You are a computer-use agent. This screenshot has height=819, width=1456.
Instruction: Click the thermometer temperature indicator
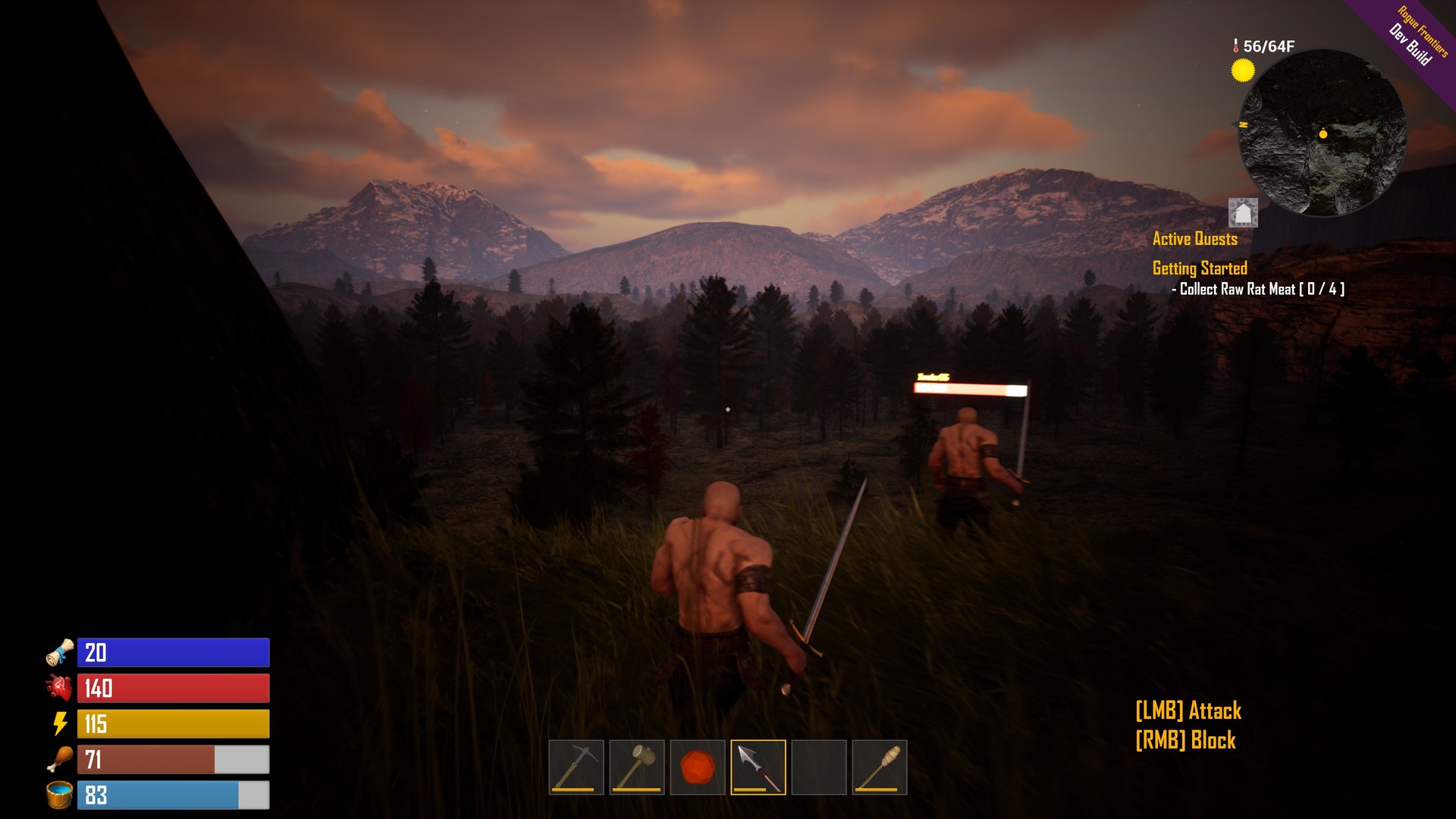[x=1237, y=45]
